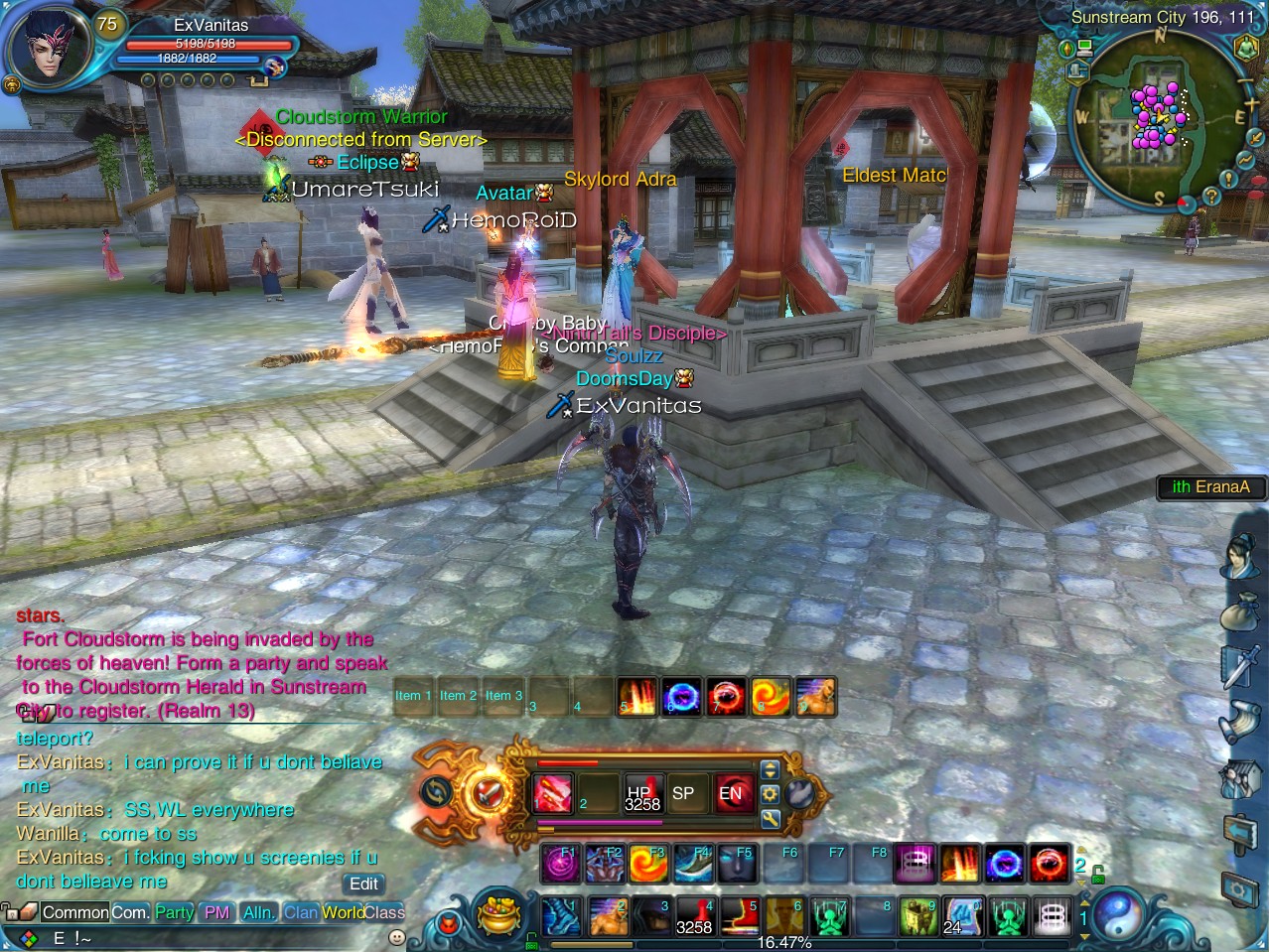Activate the F1 purple swirl skill
The width and height of the screenshot is (1269, 952).
[560, 864]
